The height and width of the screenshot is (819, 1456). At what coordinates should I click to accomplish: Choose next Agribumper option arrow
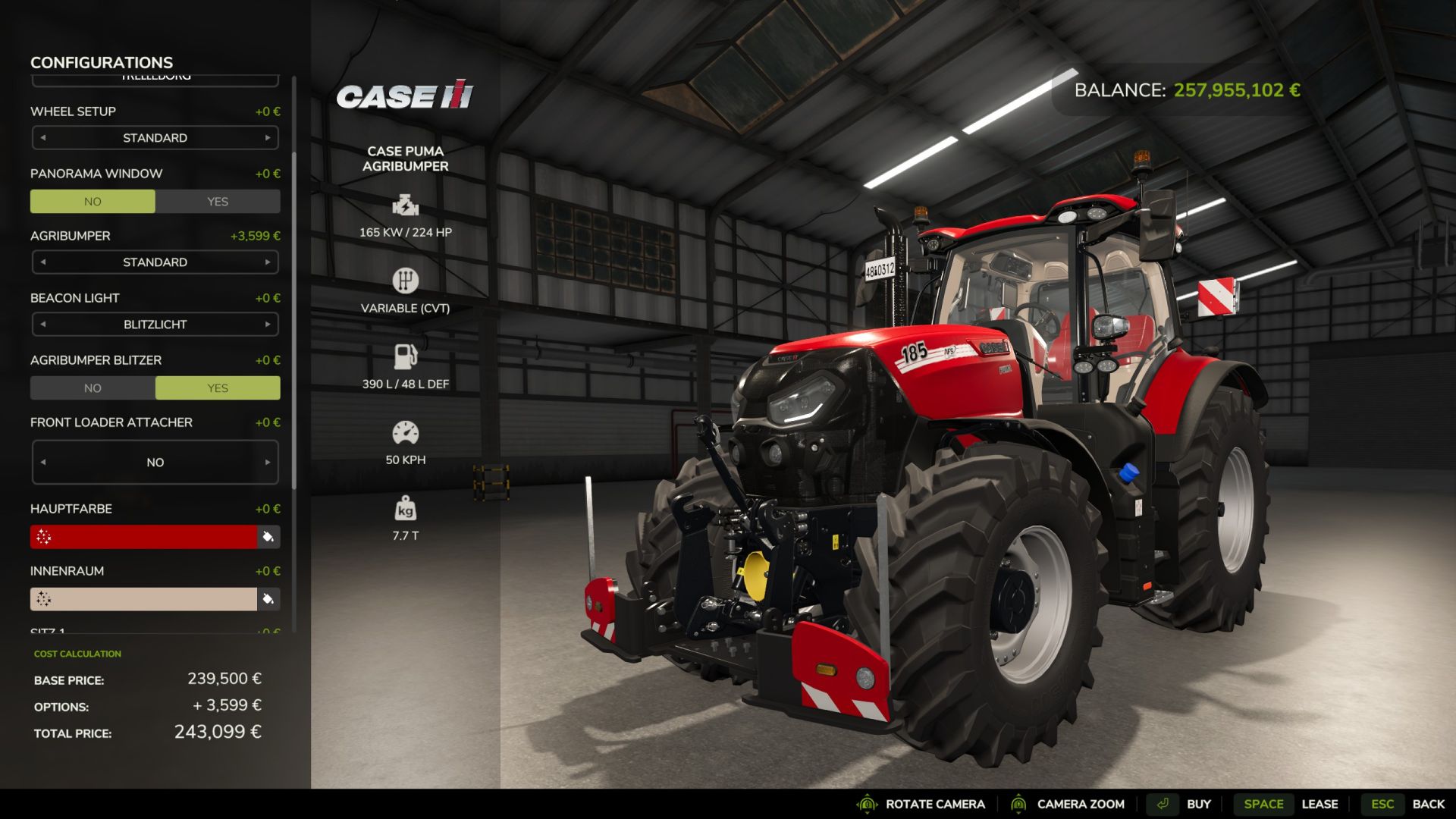[268, 262]
